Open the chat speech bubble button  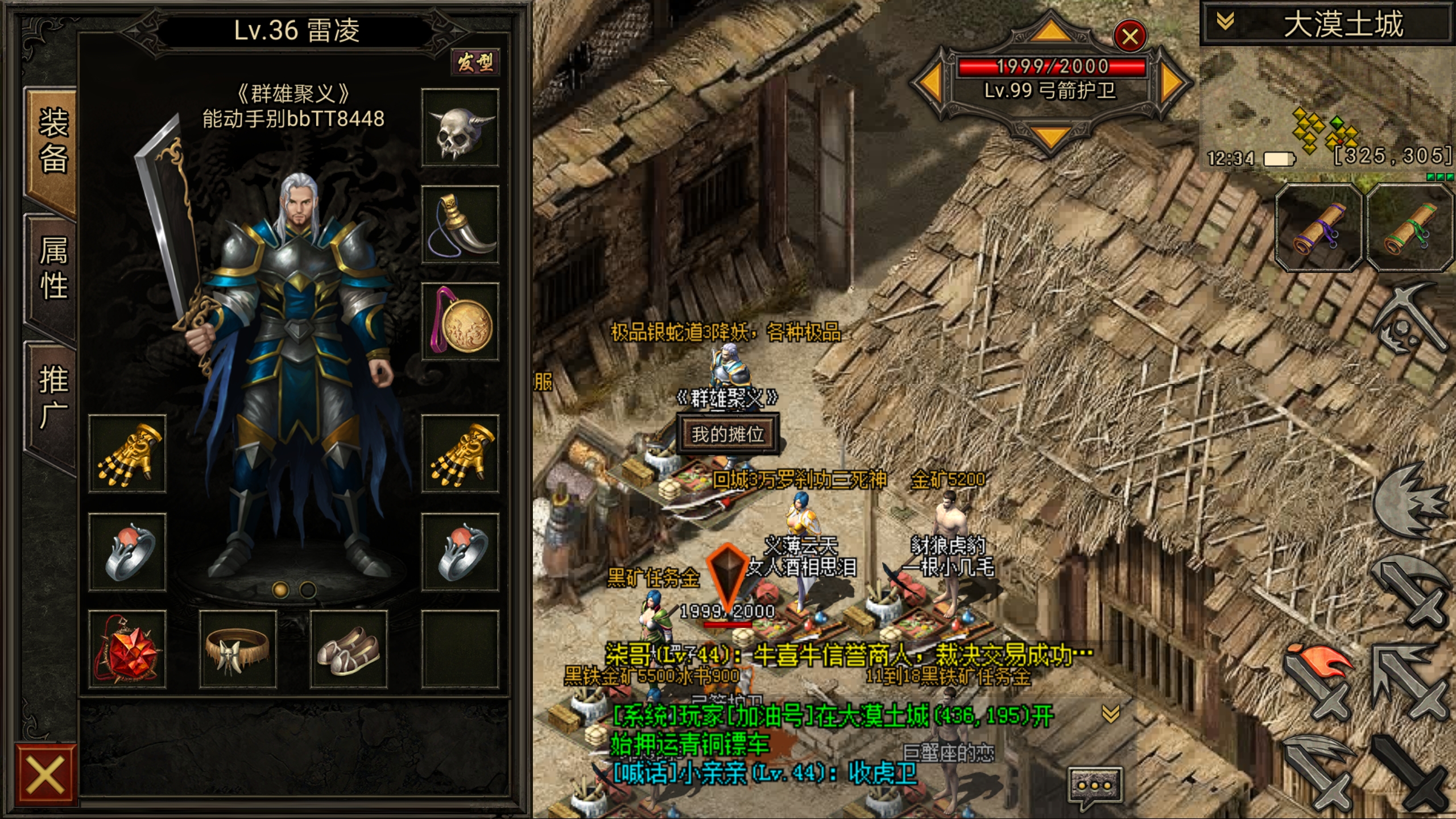pyautogui.click(x=1094, y=786)
